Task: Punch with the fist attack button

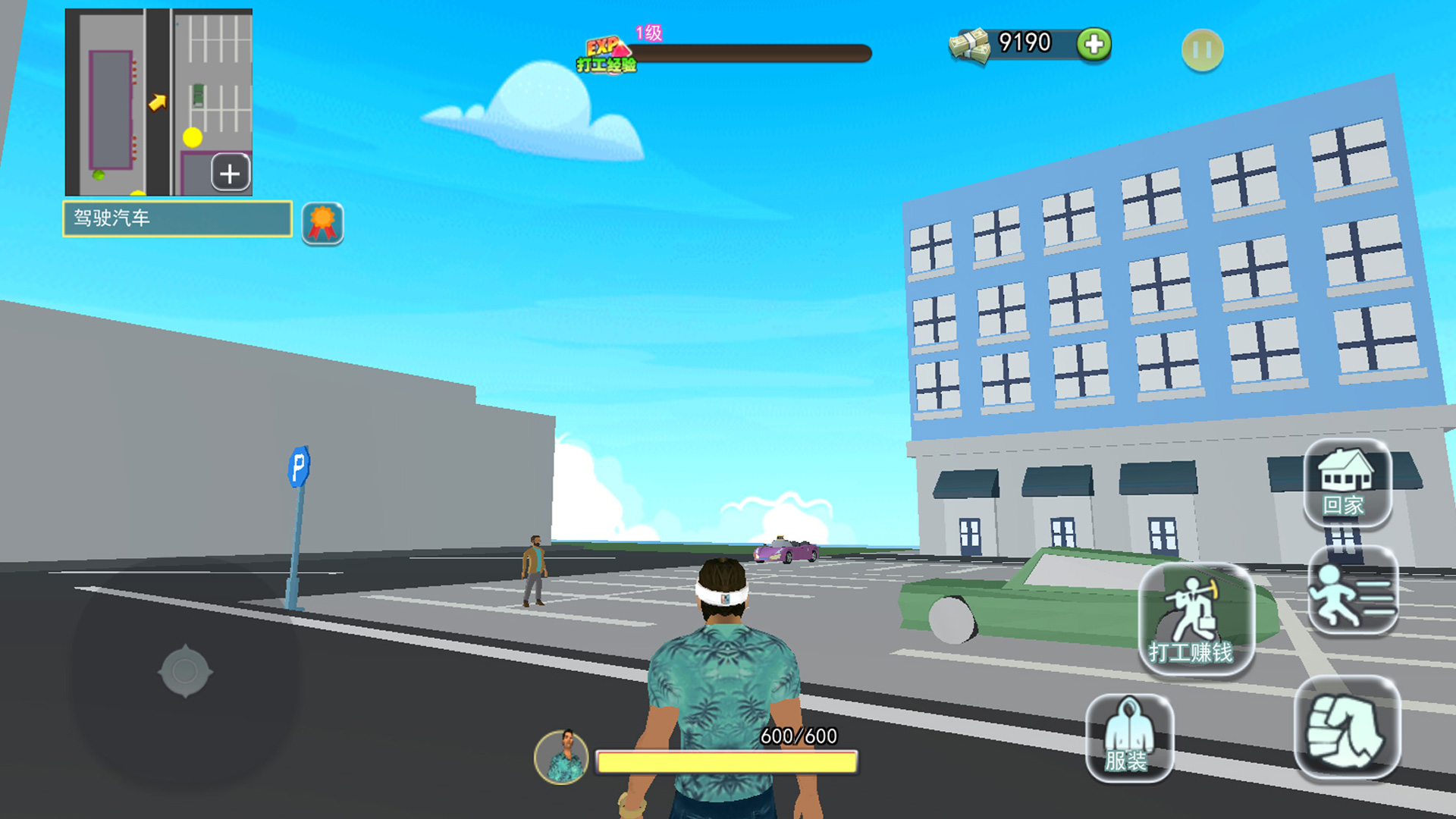Action: [1347, 729]
